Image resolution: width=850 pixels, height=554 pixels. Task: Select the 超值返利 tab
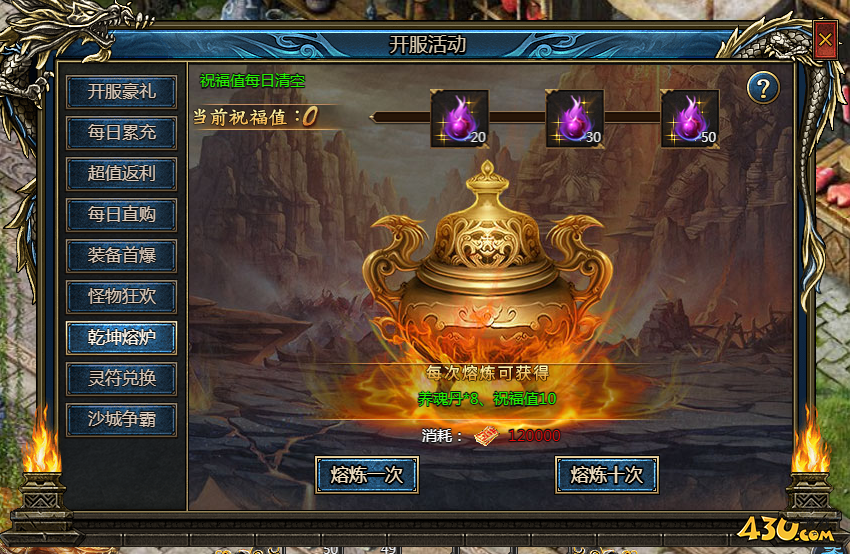pos(121,173)
